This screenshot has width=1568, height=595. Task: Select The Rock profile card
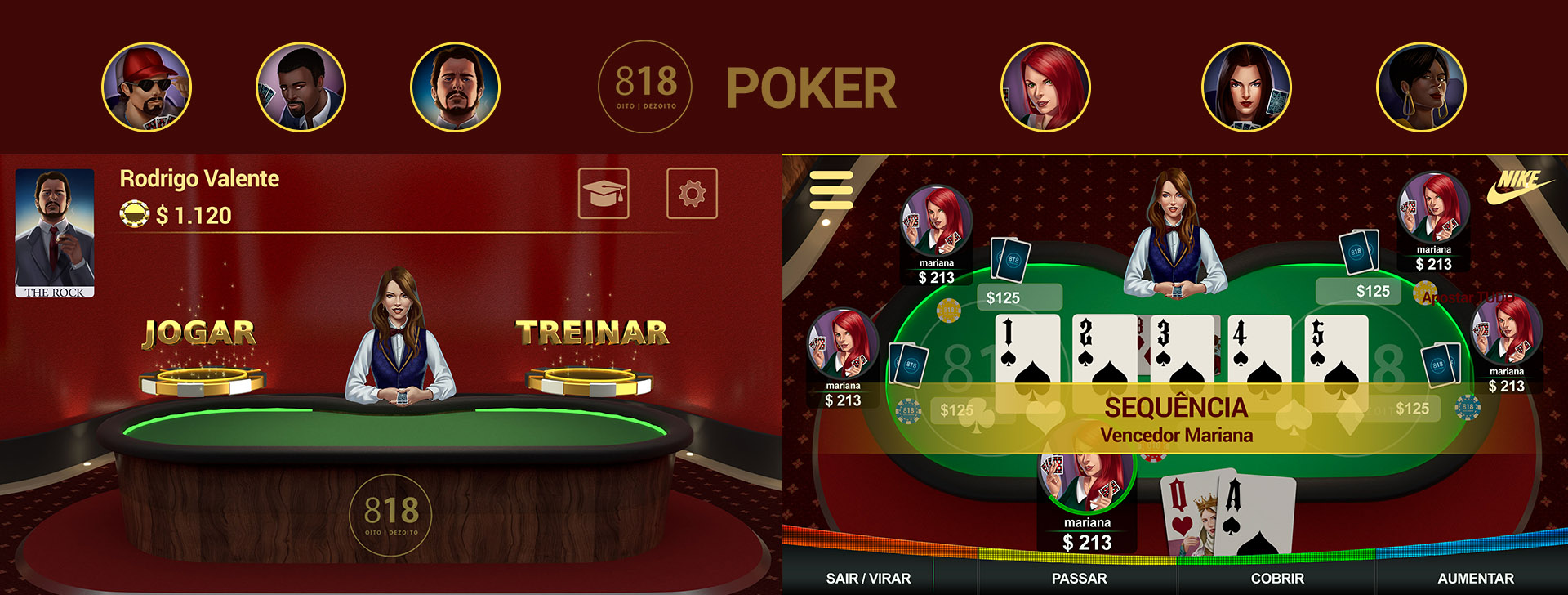click(x=55, y=233)
